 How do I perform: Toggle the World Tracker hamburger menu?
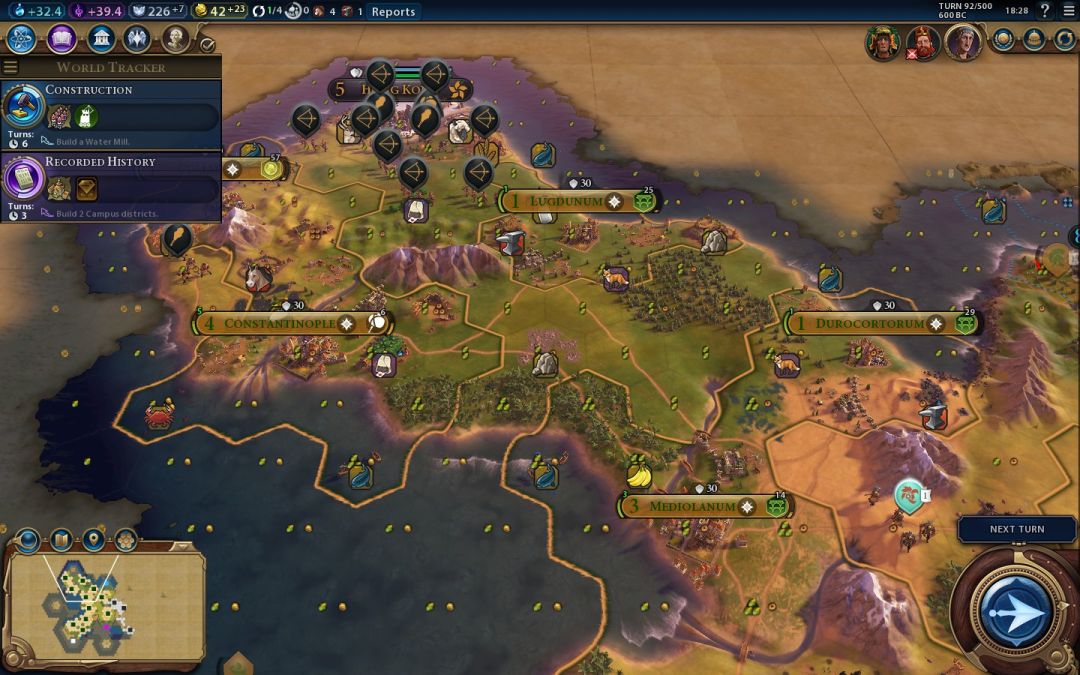(x=10, y=67)
